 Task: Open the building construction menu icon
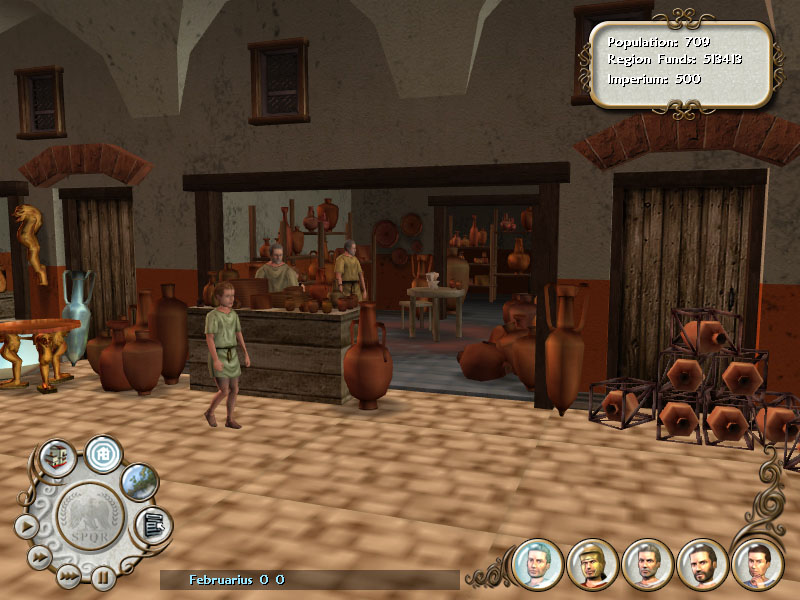[x=55, y=456]
